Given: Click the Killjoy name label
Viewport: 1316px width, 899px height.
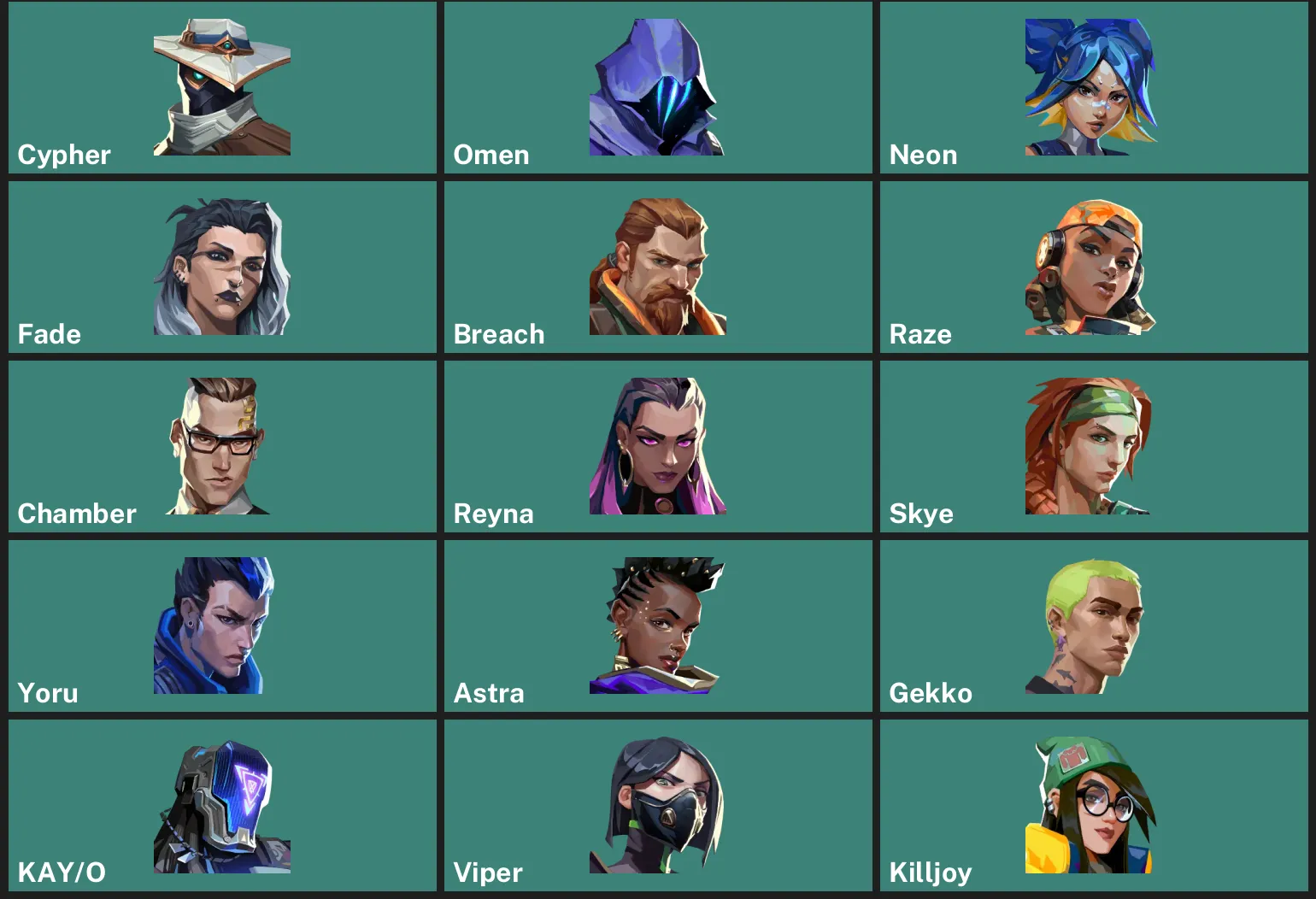Looking at the screenshot, I should 930,873.
